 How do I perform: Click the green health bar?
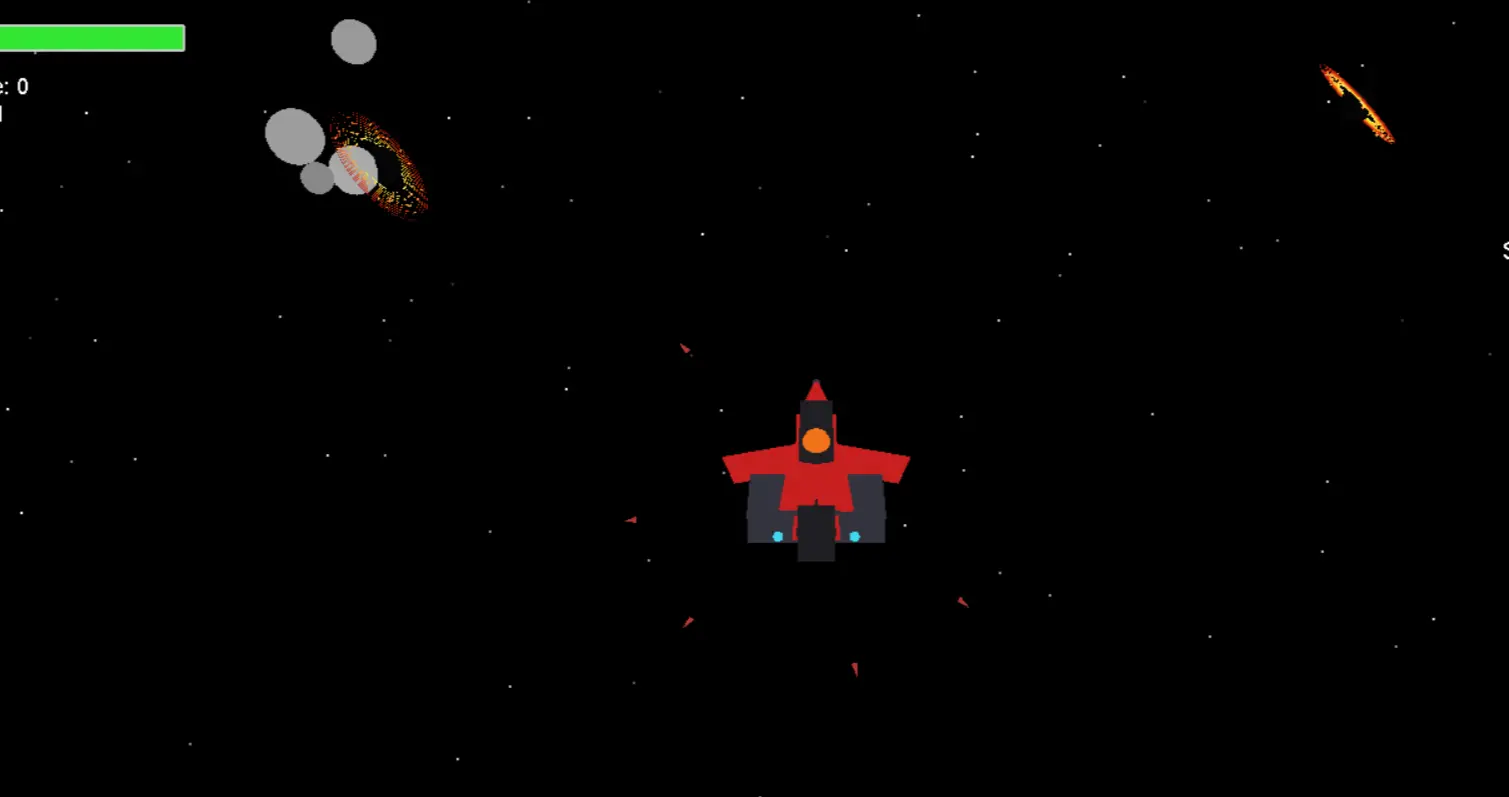pos(90,37)
